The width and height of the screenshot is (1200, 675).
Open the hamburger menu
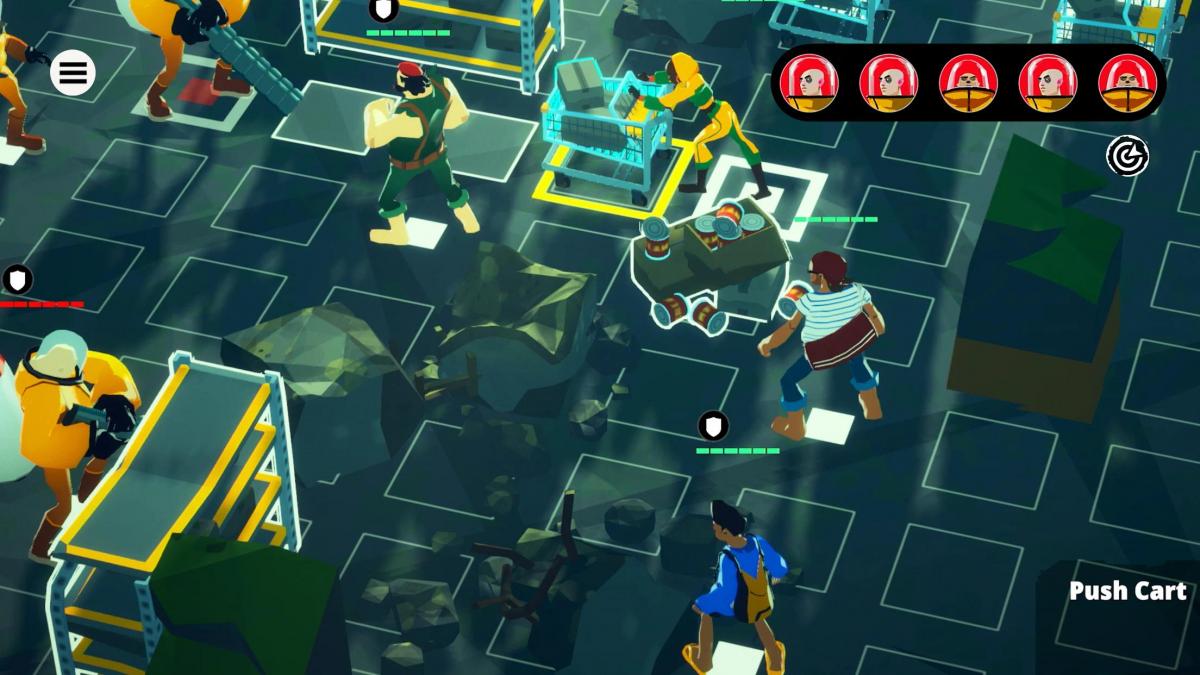click(x=73, y=72)
